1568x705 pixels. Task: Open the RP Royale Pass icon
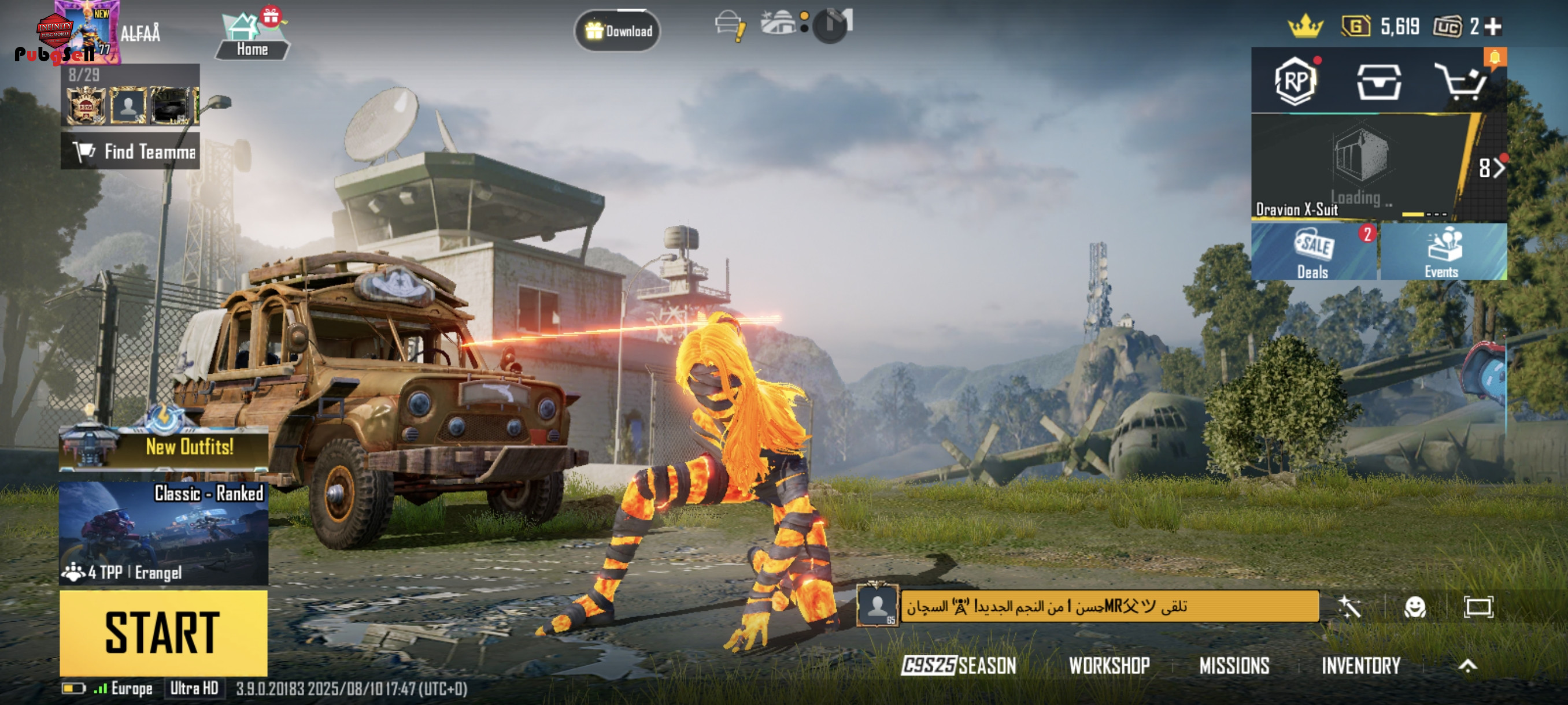[x=1296, y=81]
